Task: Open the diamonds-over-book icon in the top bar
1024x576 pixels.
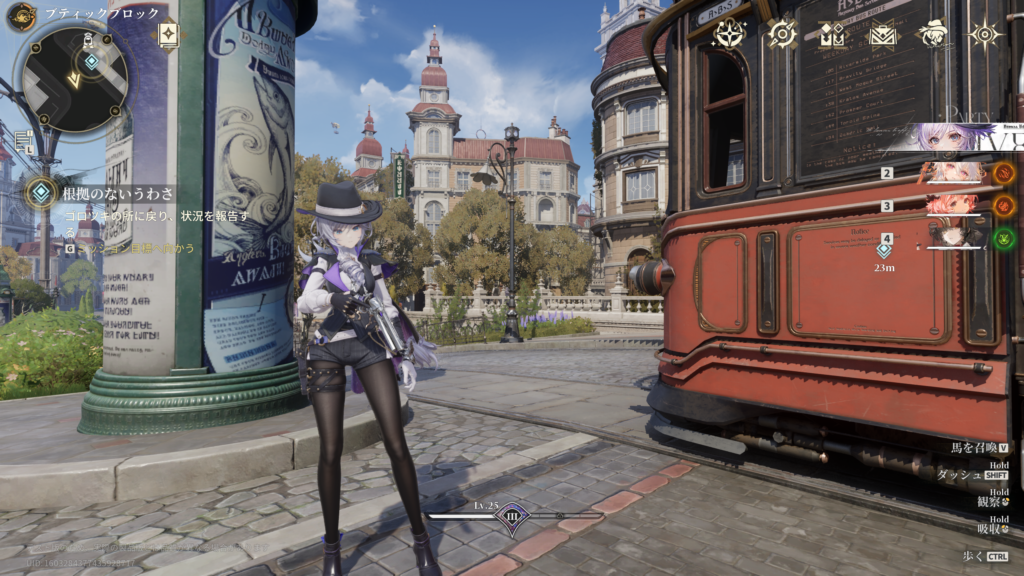Action: (x=832, y=34)
